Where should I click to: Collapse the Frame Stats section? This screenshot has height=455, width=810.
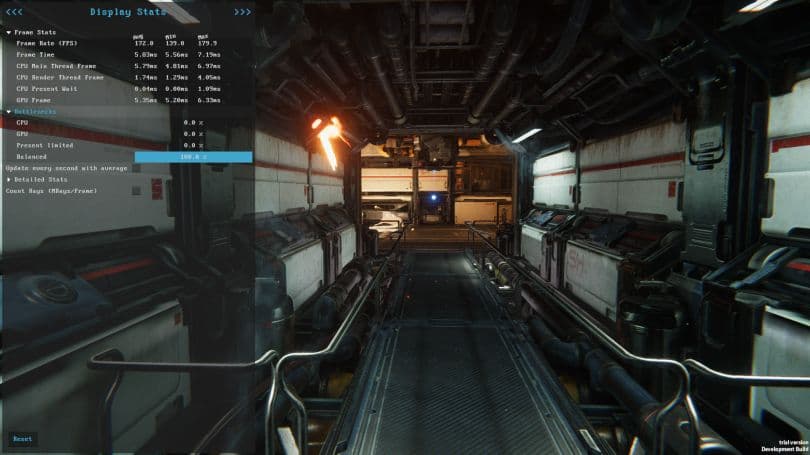point(9,33)
